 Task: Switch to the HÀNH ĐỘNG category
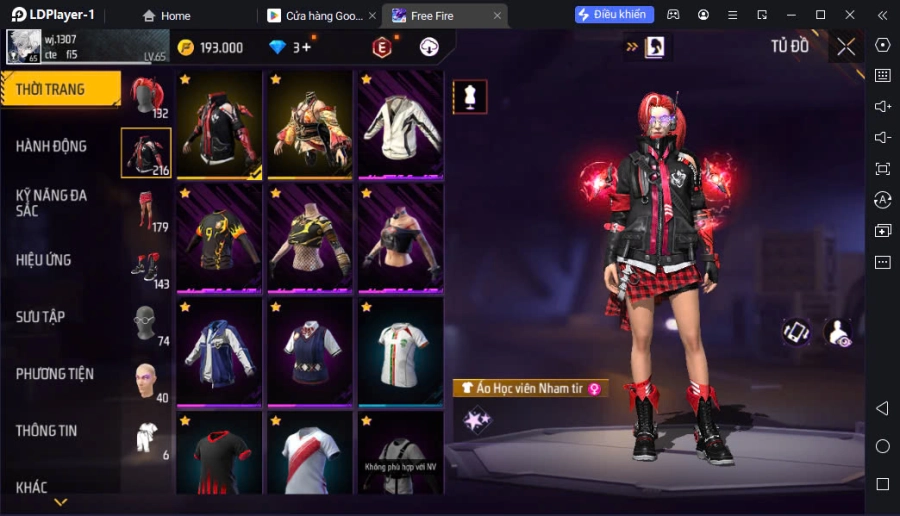tap(52, 146)
